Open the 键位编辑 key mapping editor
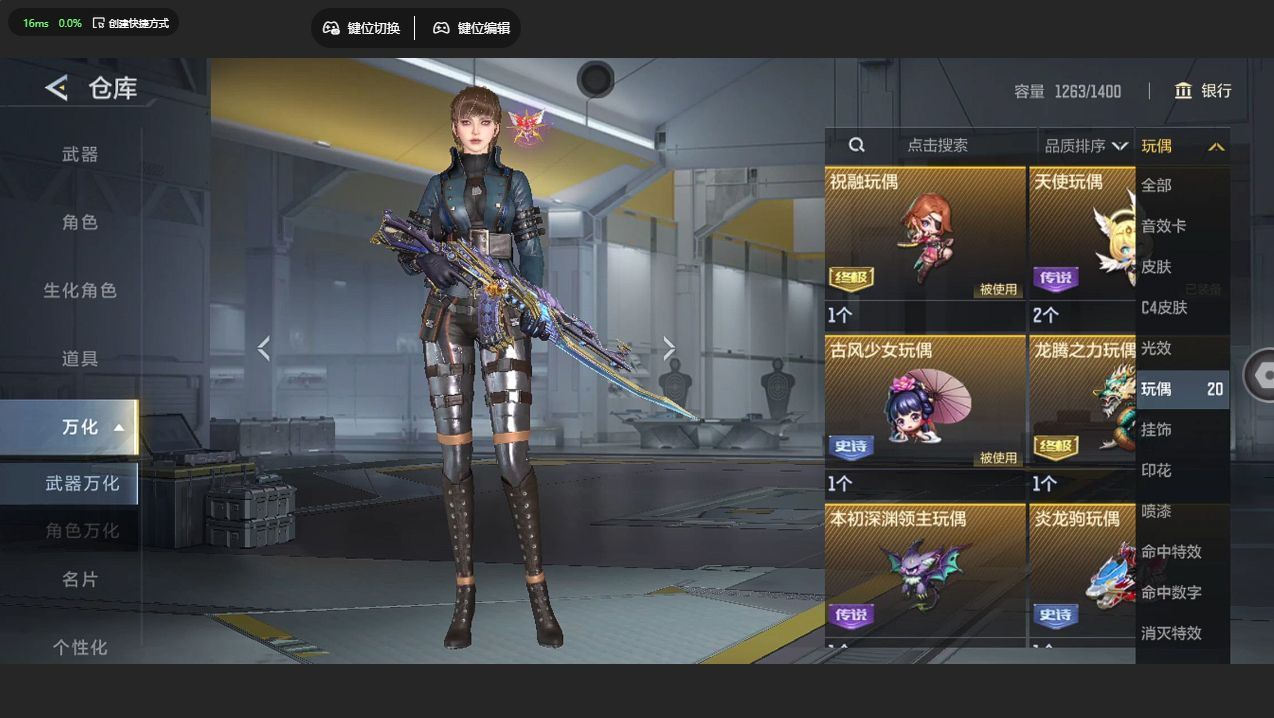The width and height of the screenshot is (1274, 718). [x=472, y=28]
